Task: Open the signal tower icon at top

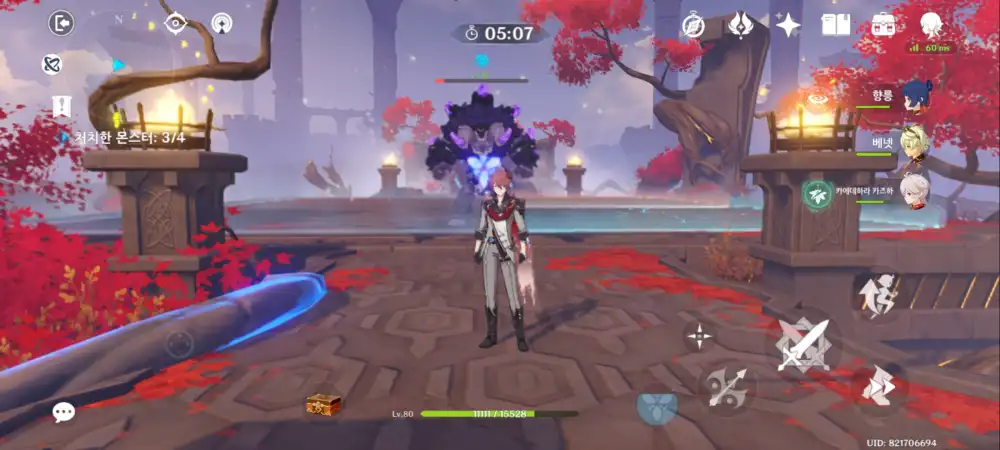Action: click(222, 23)
